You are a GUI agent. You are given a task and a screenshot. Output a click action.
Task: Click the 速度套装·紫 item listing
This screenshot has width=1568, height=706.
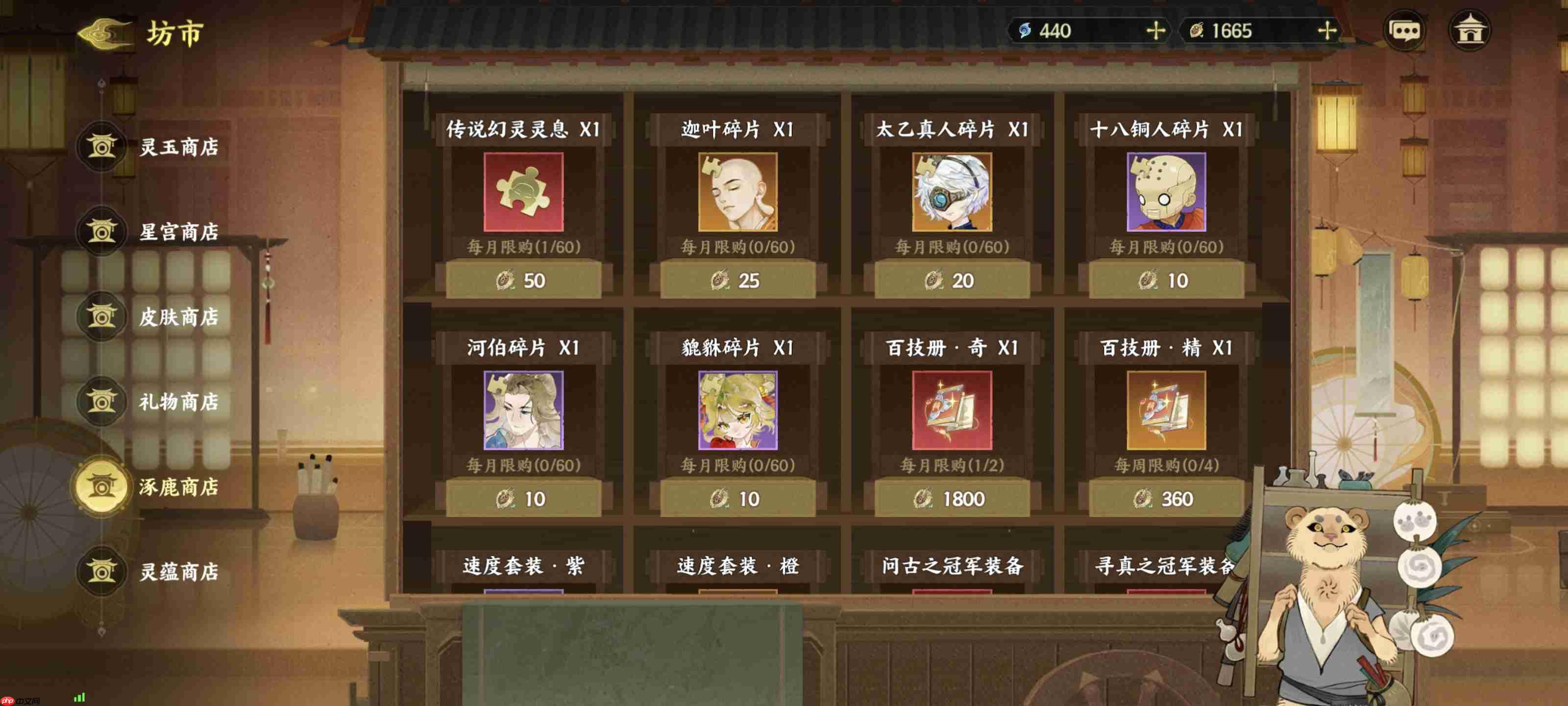coord(522,566)
